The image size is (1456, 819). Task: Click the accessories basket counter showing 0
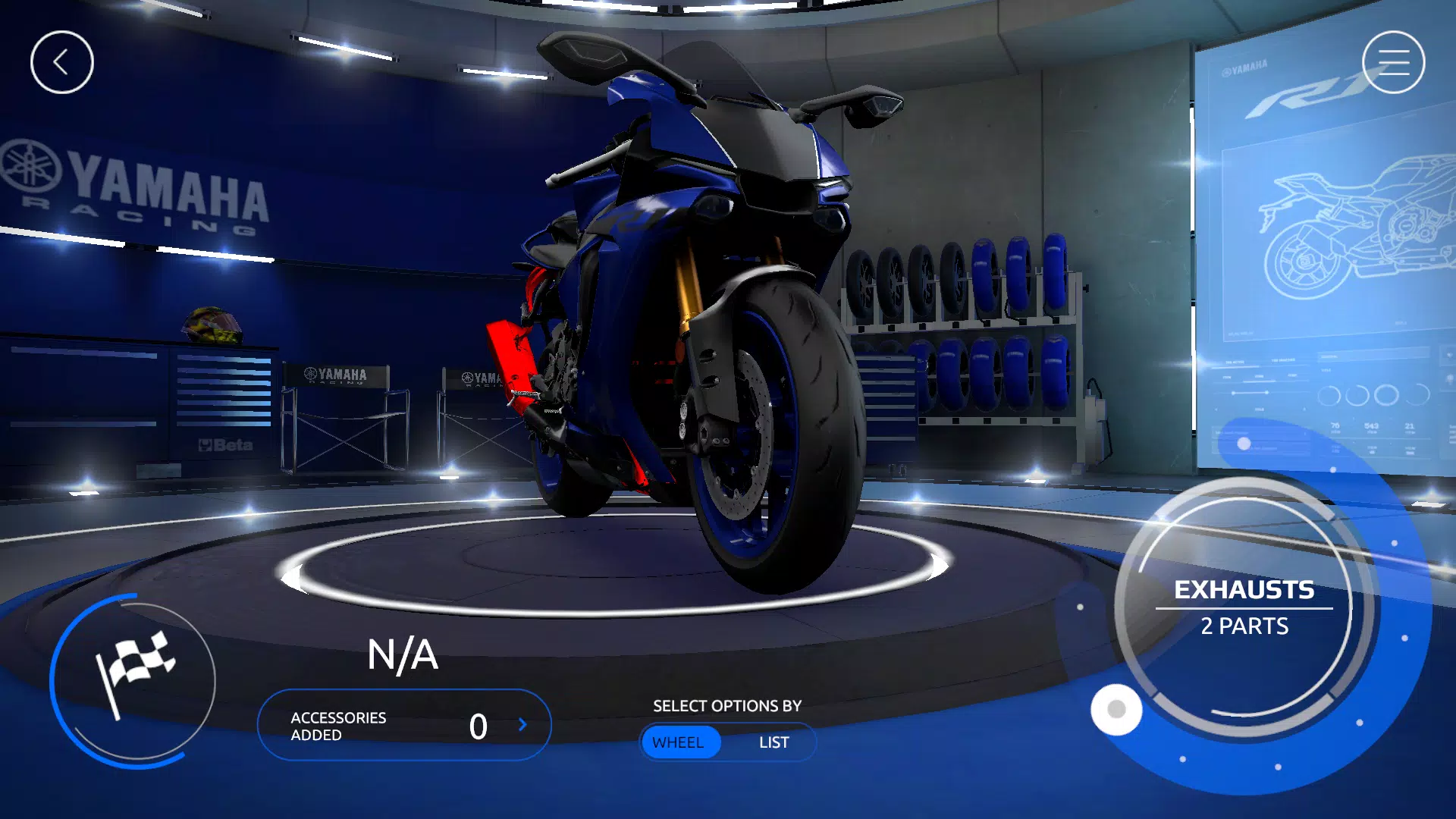[479, 726]
